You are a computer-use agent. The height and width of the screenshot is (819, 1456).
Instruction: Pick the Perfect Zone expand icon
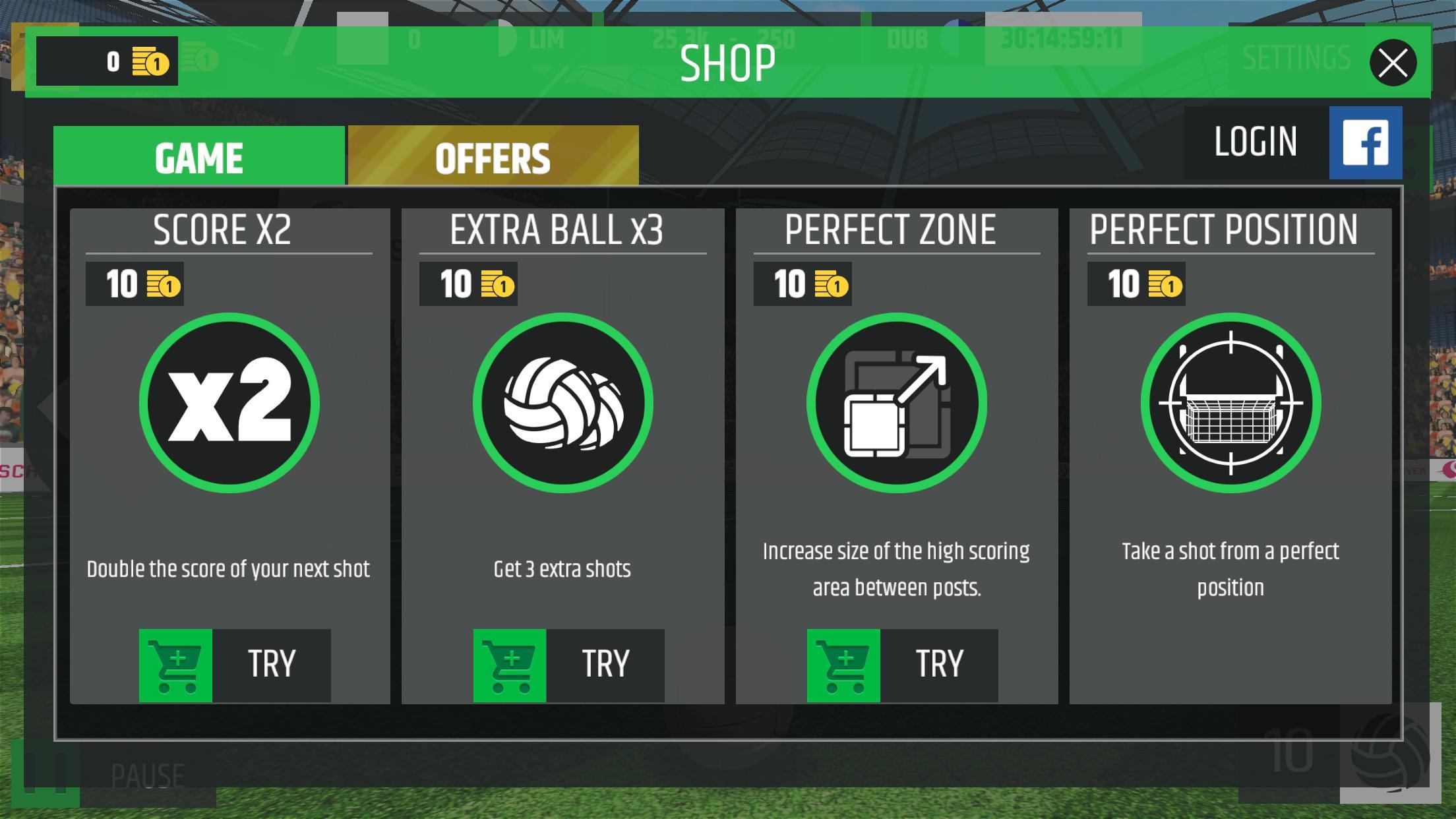tap(897, 403)
